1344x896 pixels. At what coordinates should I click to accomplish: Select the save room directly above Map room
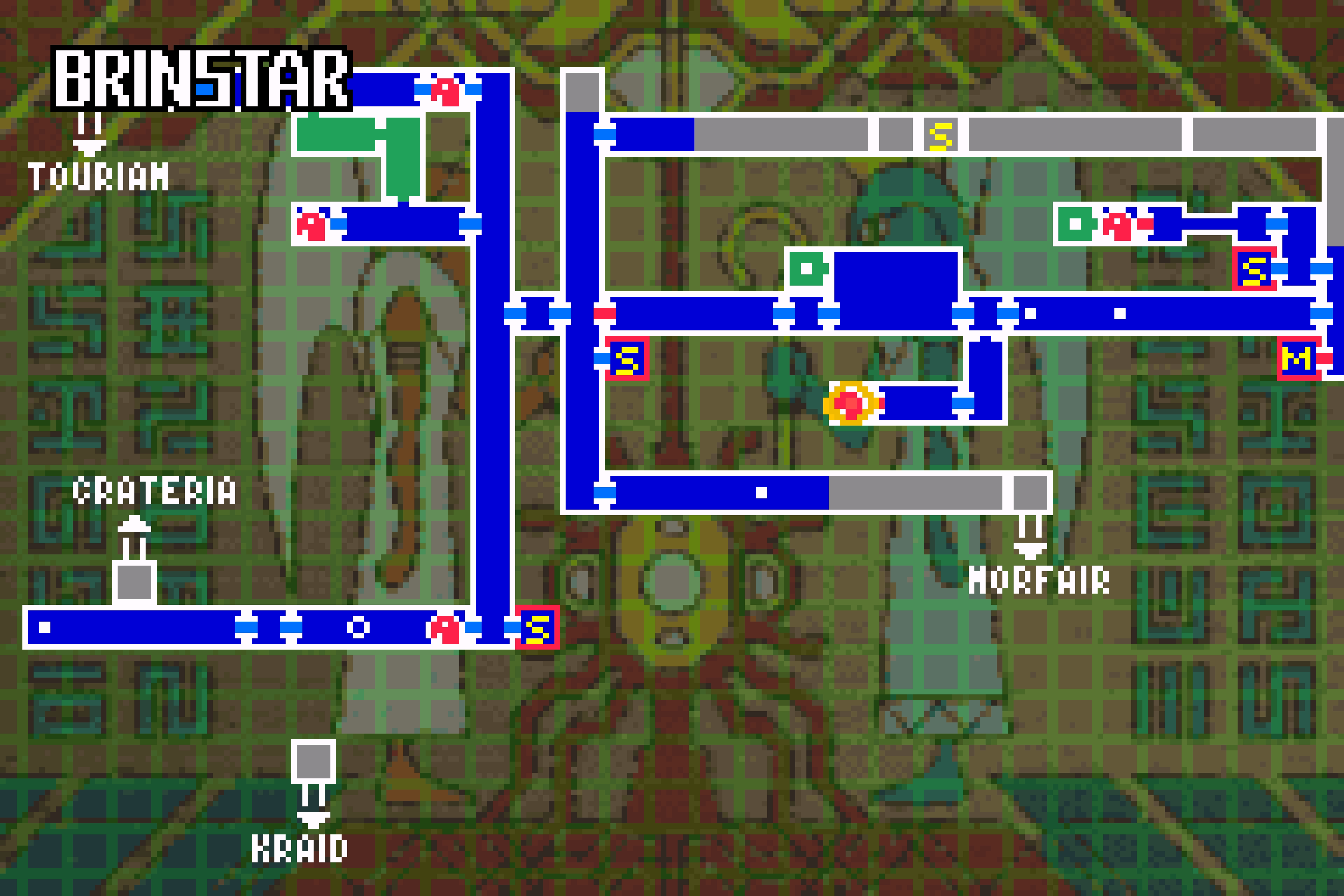[x=1254, y=269]
